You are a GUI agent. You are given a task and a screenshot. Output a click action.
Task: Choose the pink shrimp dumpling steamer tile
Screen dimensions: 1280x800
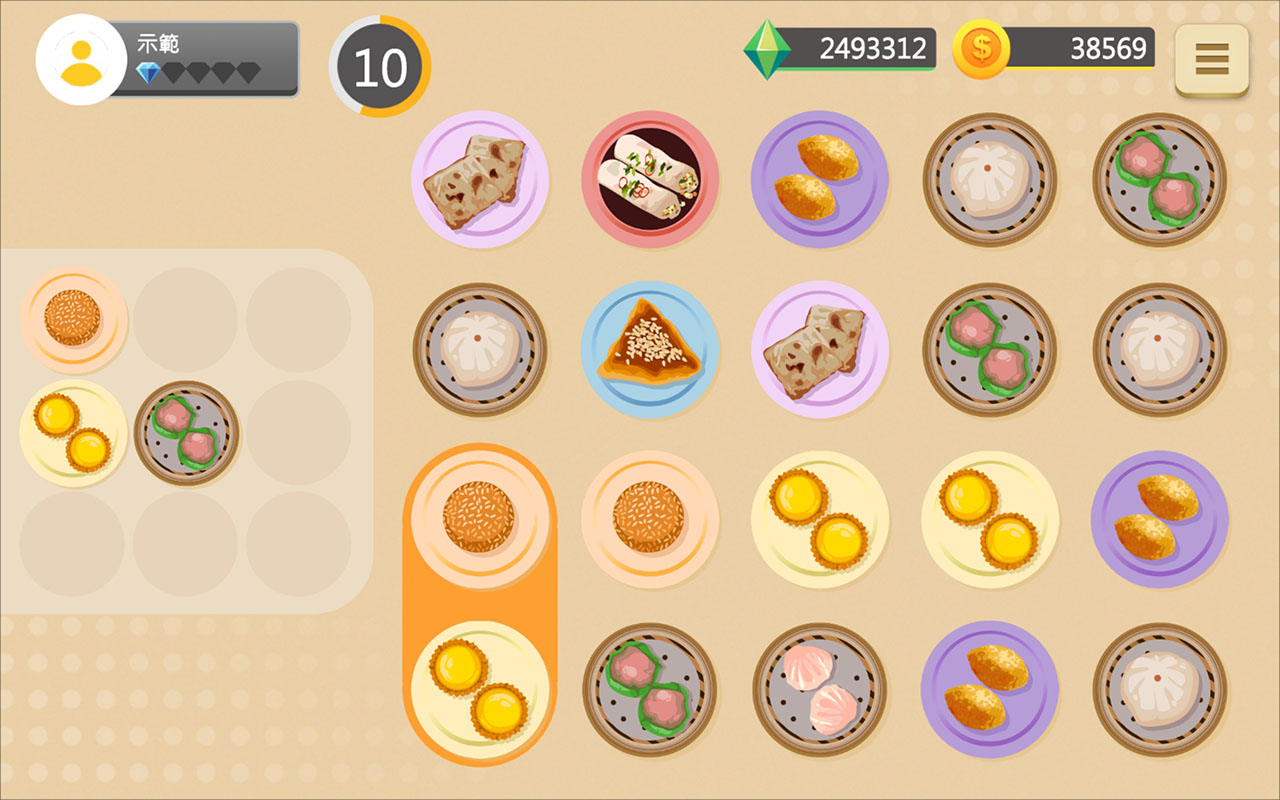[x=820, y=690]
